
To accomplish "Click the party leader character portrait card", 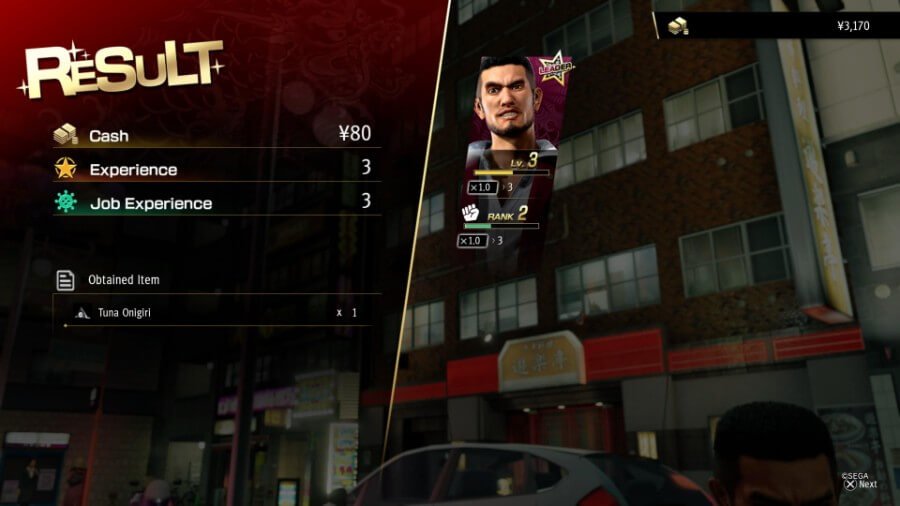I will pos(513,120).
